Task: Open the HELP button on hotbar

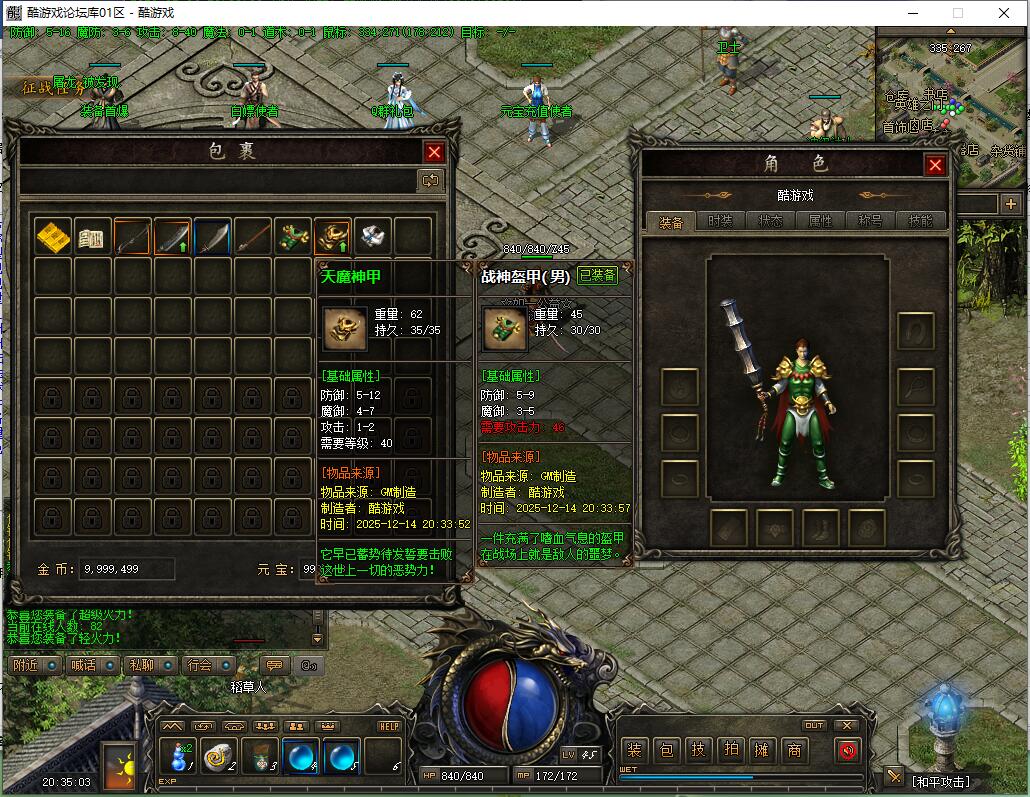Action: 389,726
